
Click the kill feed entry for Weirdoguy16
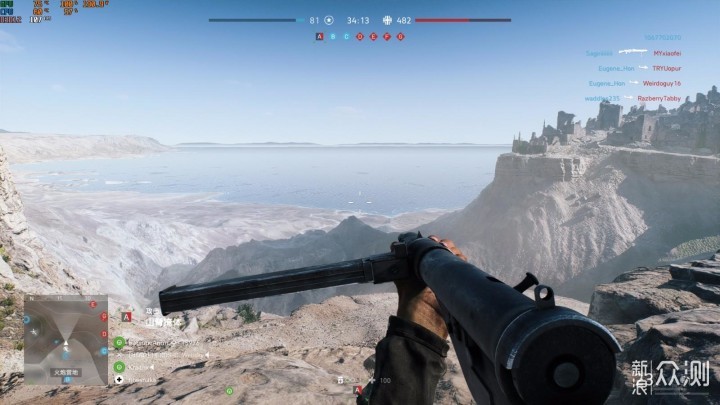point(663,83)
